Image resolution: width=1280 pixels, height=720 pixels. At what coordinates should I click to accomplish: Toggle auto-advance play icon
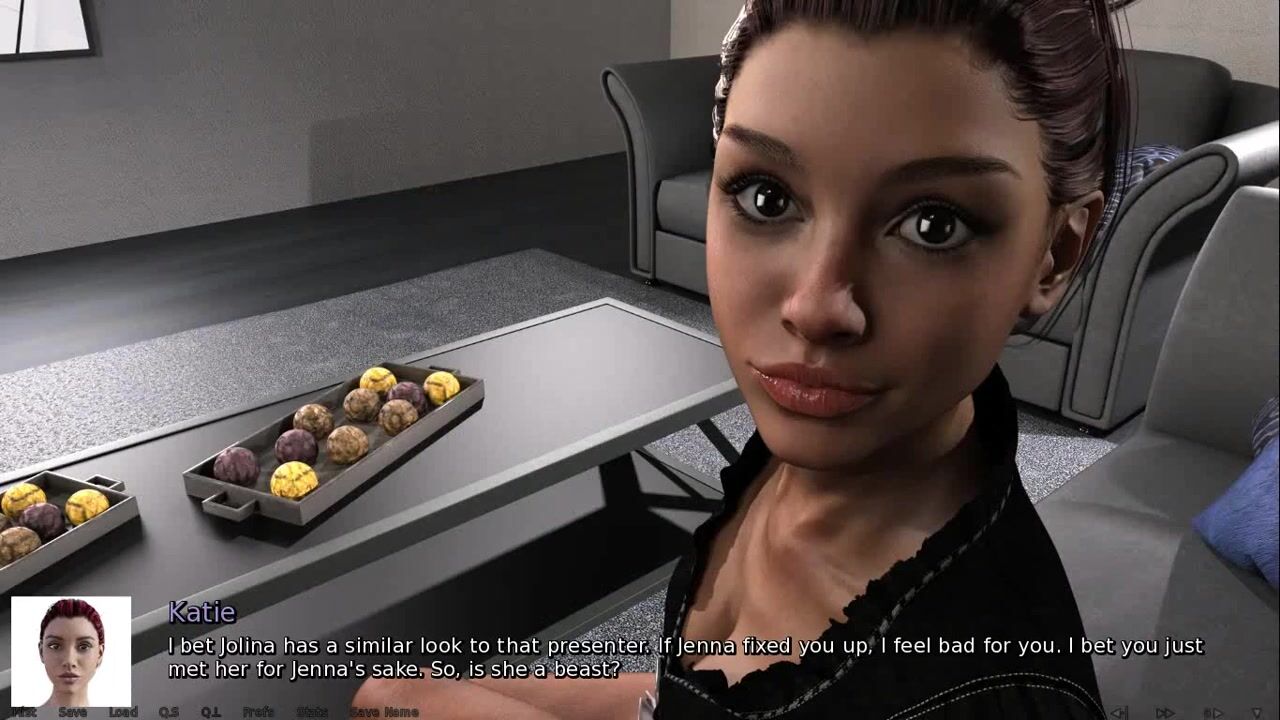point(1212,712)
